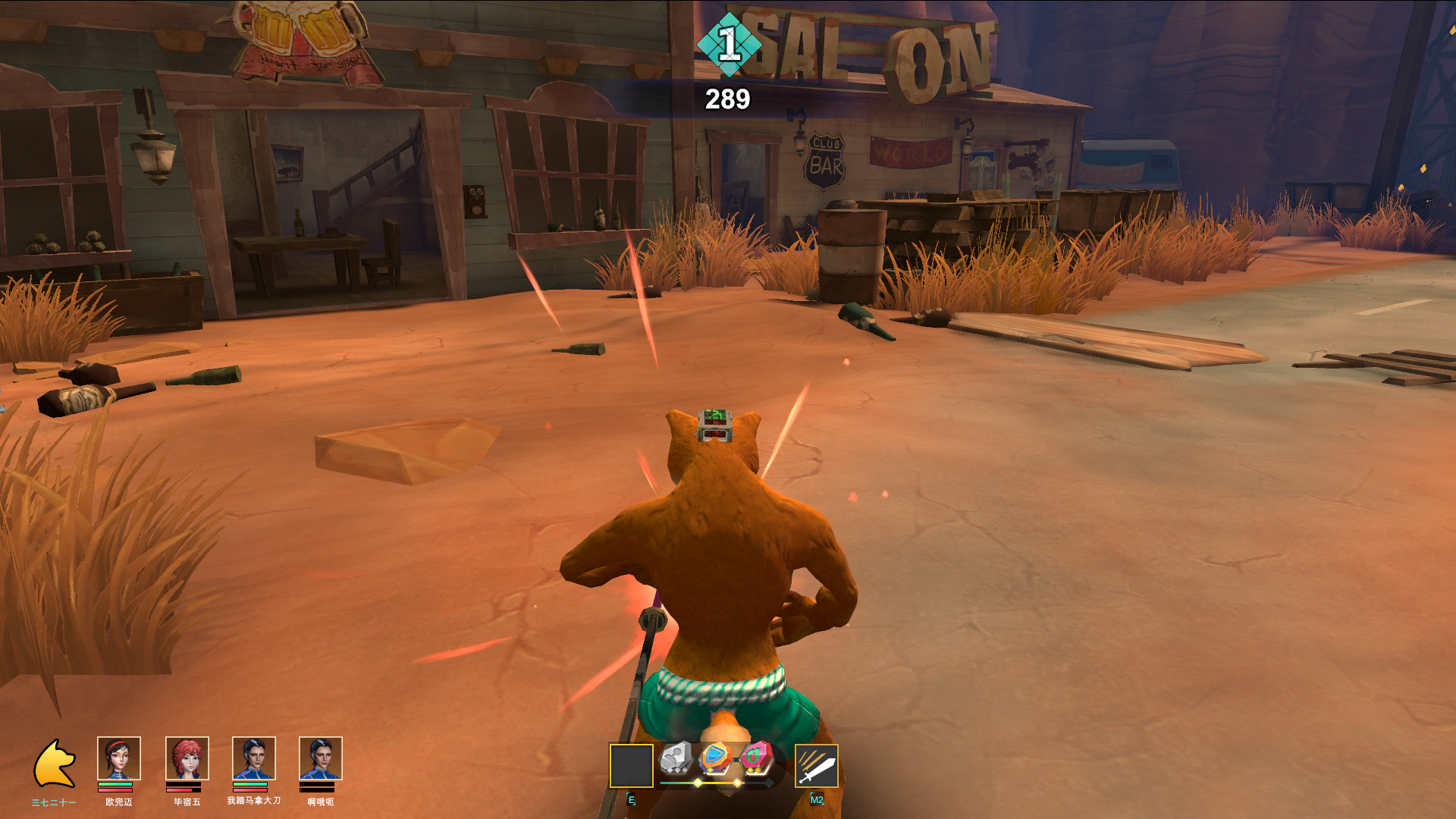The height and width of the screenshot is (819, 1456).
Task: Select the blue shield gem icon
Action: (714, 758)
